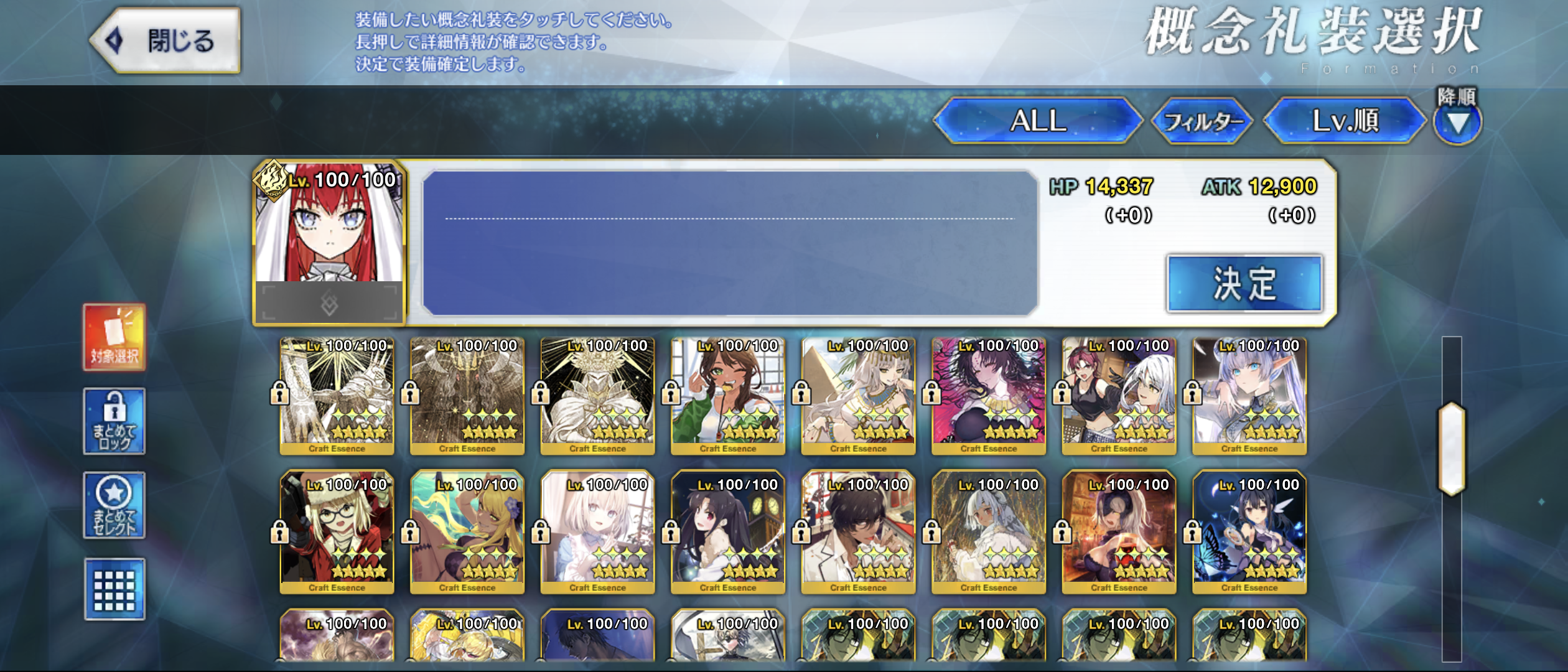
Task: Switch the list grid view layout
Action: point(114,589)
